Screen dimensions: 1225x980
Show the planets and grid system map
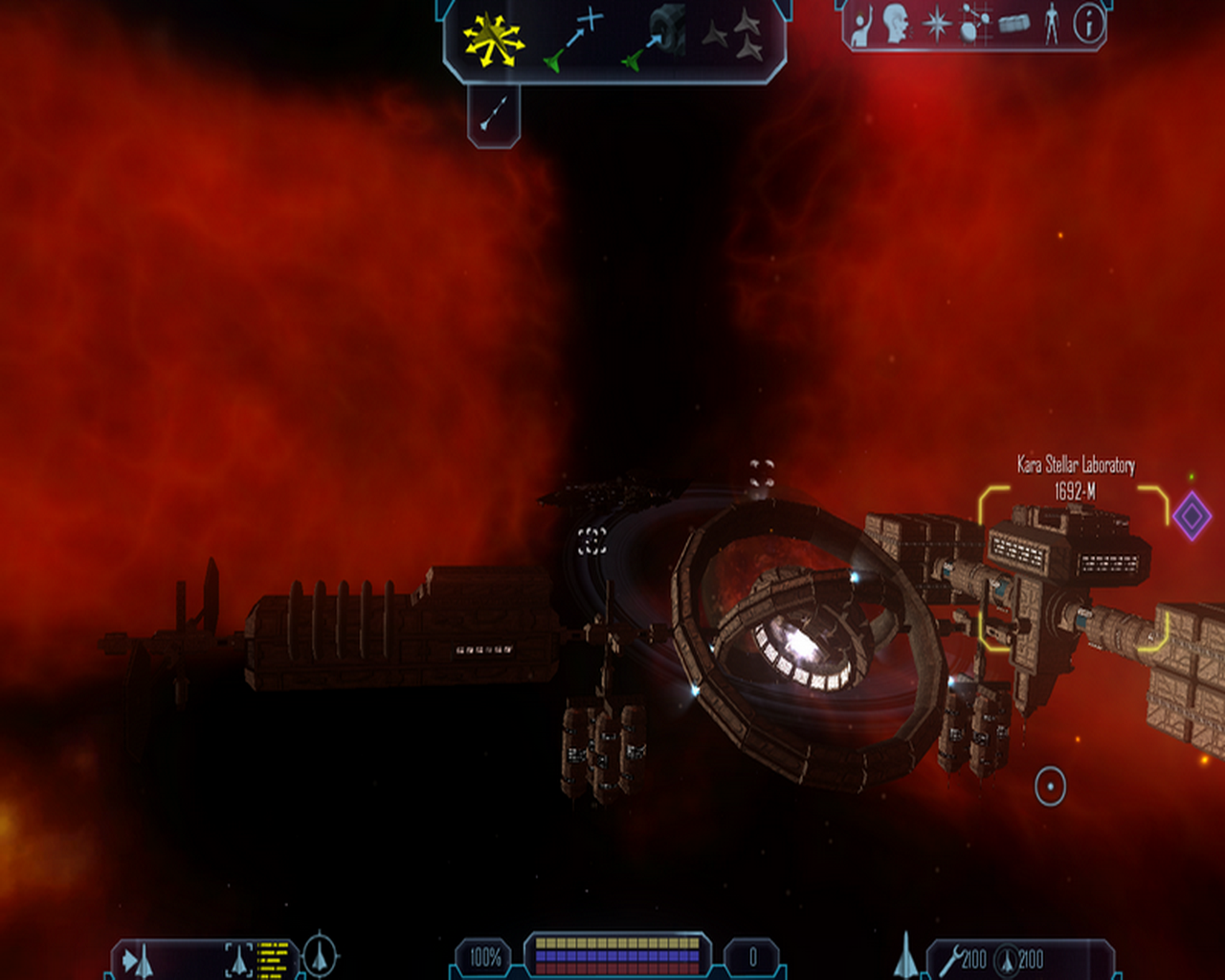974,24
